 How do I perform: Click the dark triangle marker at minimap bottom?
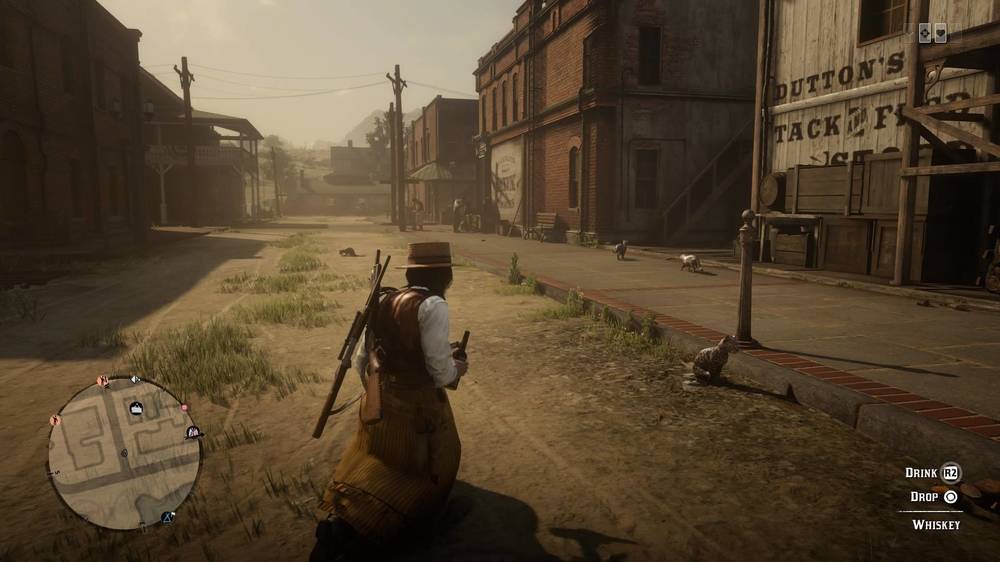168,517
